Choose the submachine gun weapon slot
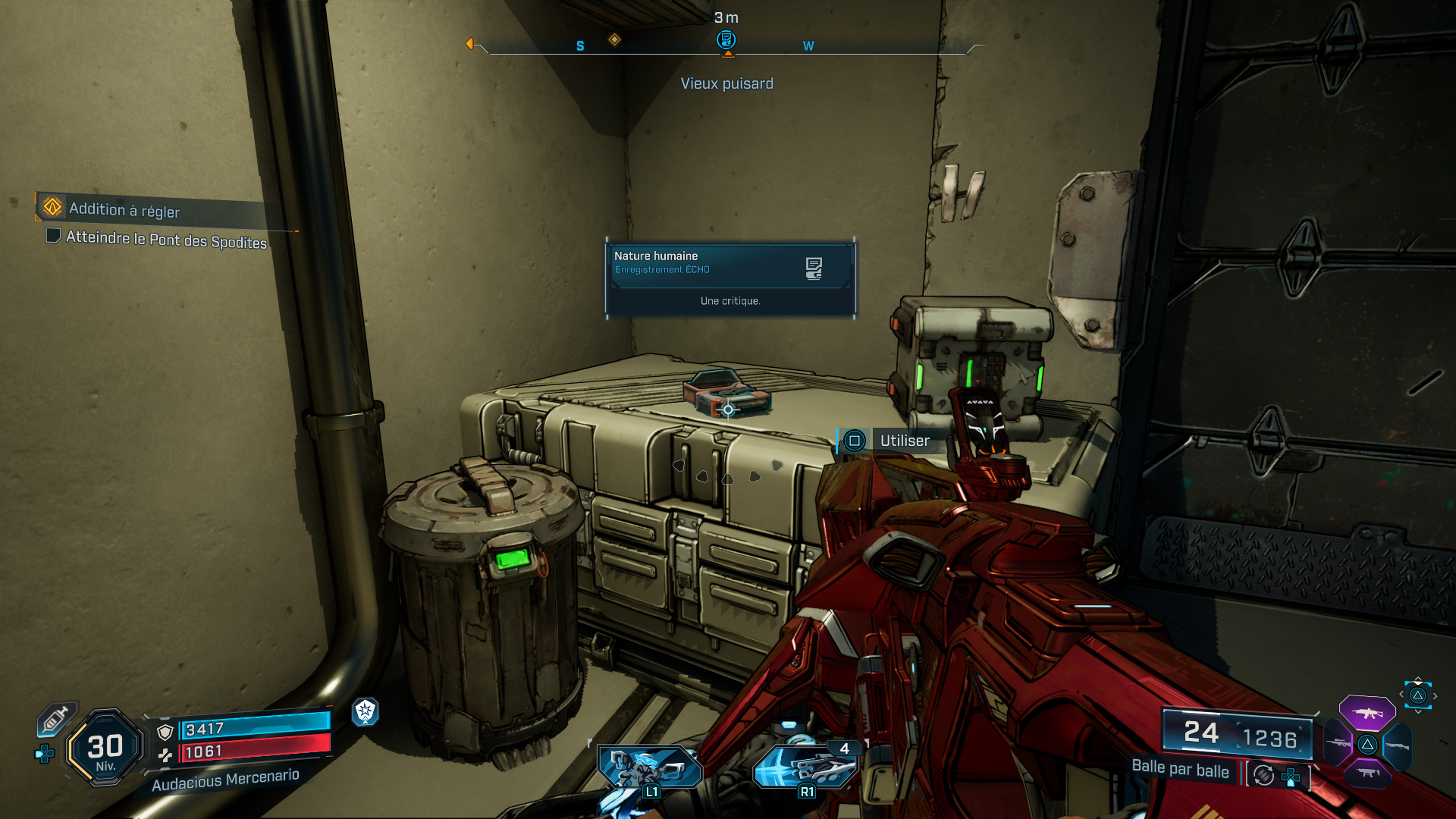Screen dimensions: 1456x819 tap(1367, 773)
